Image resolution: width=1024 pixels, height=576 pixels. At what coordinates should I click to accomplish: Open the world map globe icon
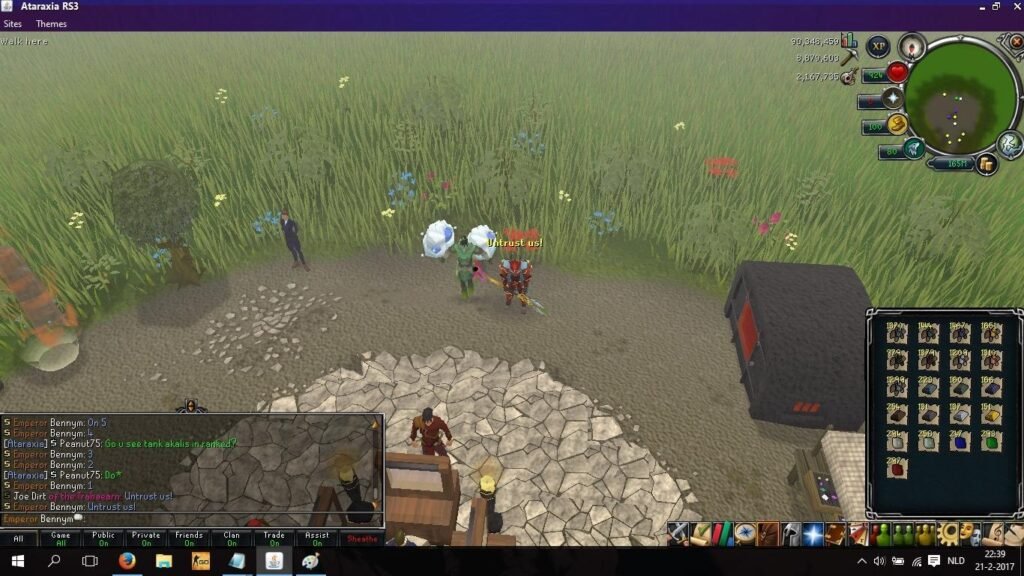click(x=1009, y=144)
